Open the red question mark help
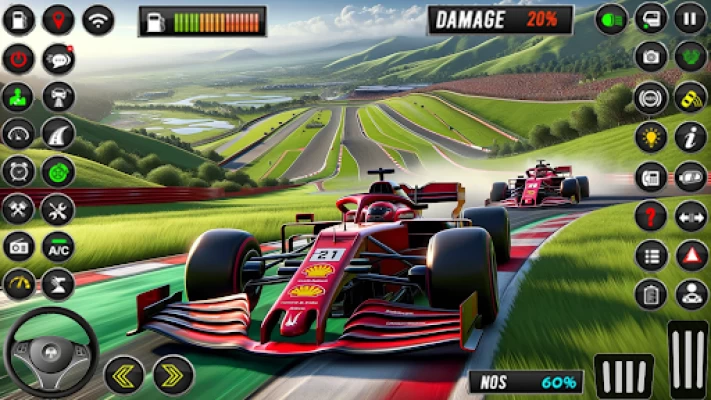Screen dimensions: 711x400 coord(651,216)
